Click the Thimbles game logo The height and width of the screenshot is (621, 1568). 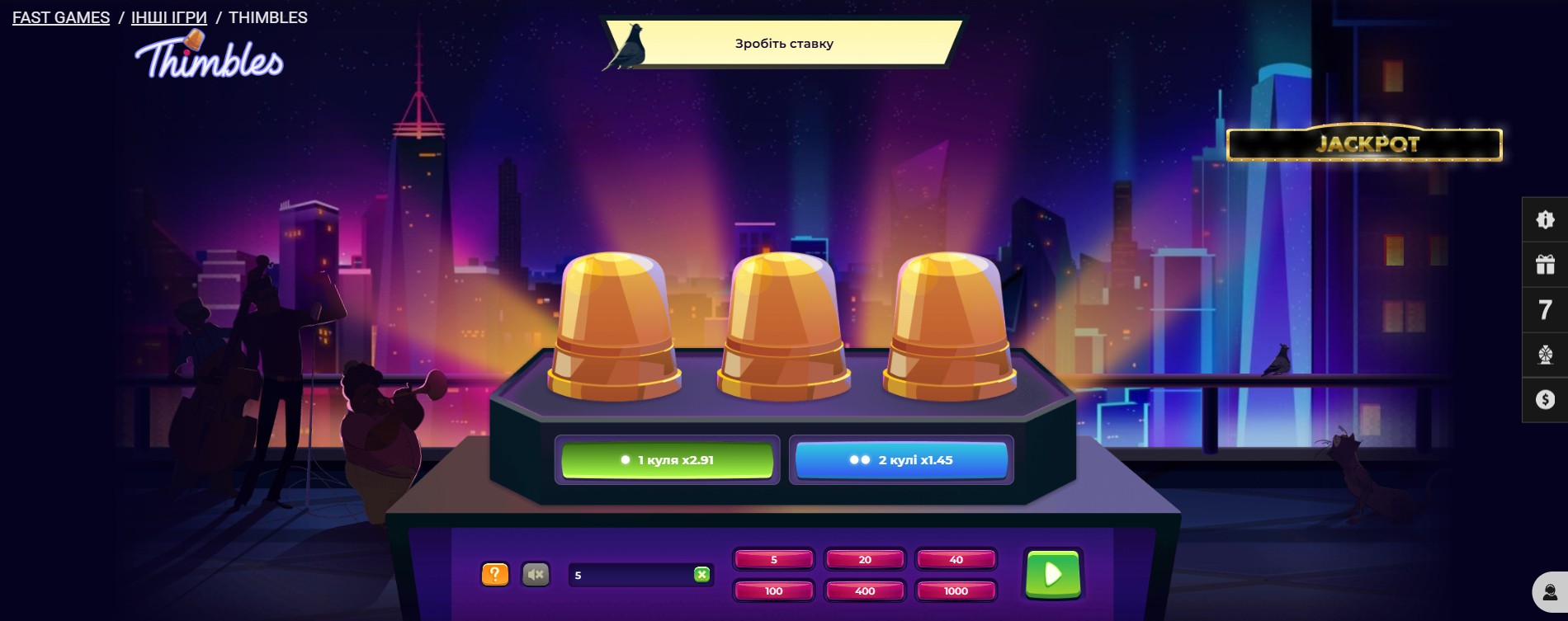pos(210,58)
